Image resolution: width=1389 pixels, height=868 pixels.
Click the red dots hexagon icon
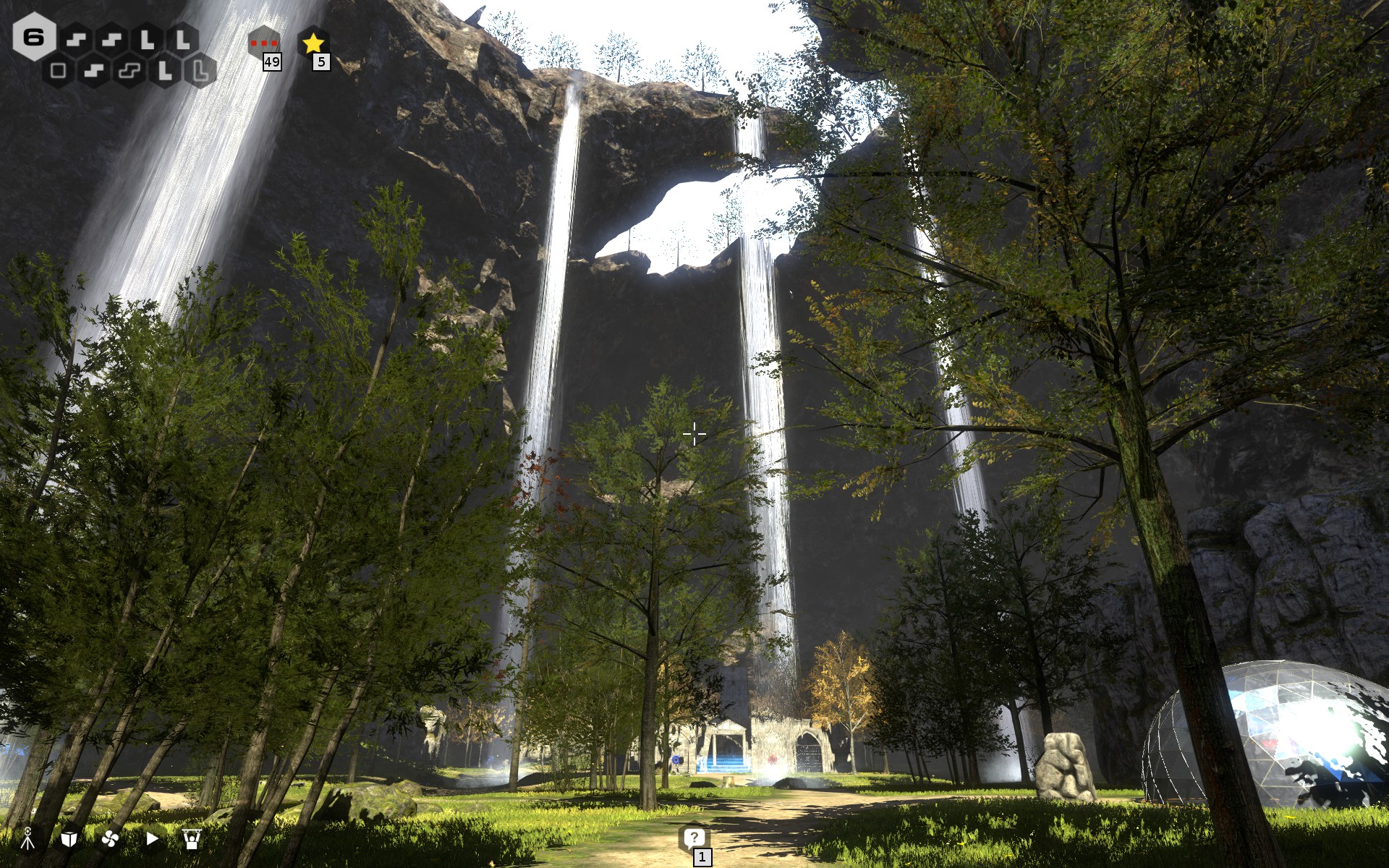263,43
